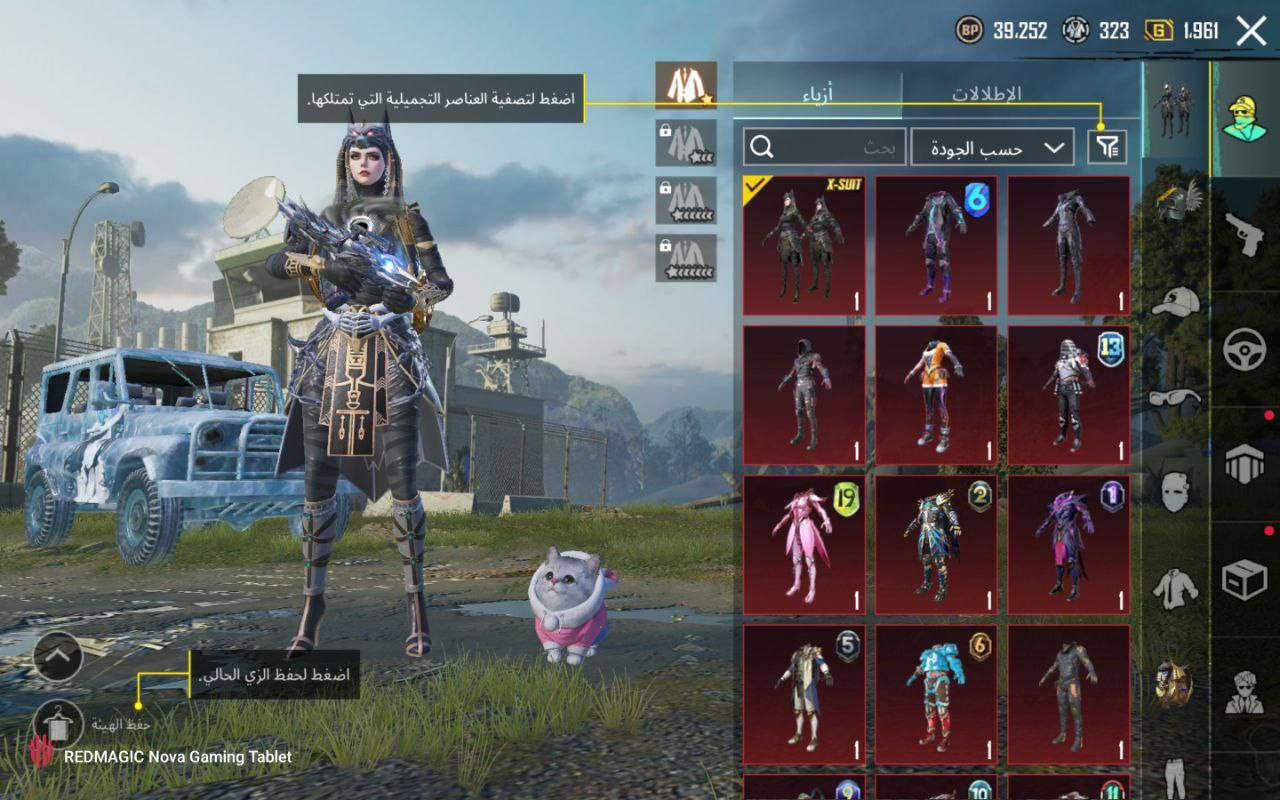Pick the outfit marked with badge 13

(1068, 394)
